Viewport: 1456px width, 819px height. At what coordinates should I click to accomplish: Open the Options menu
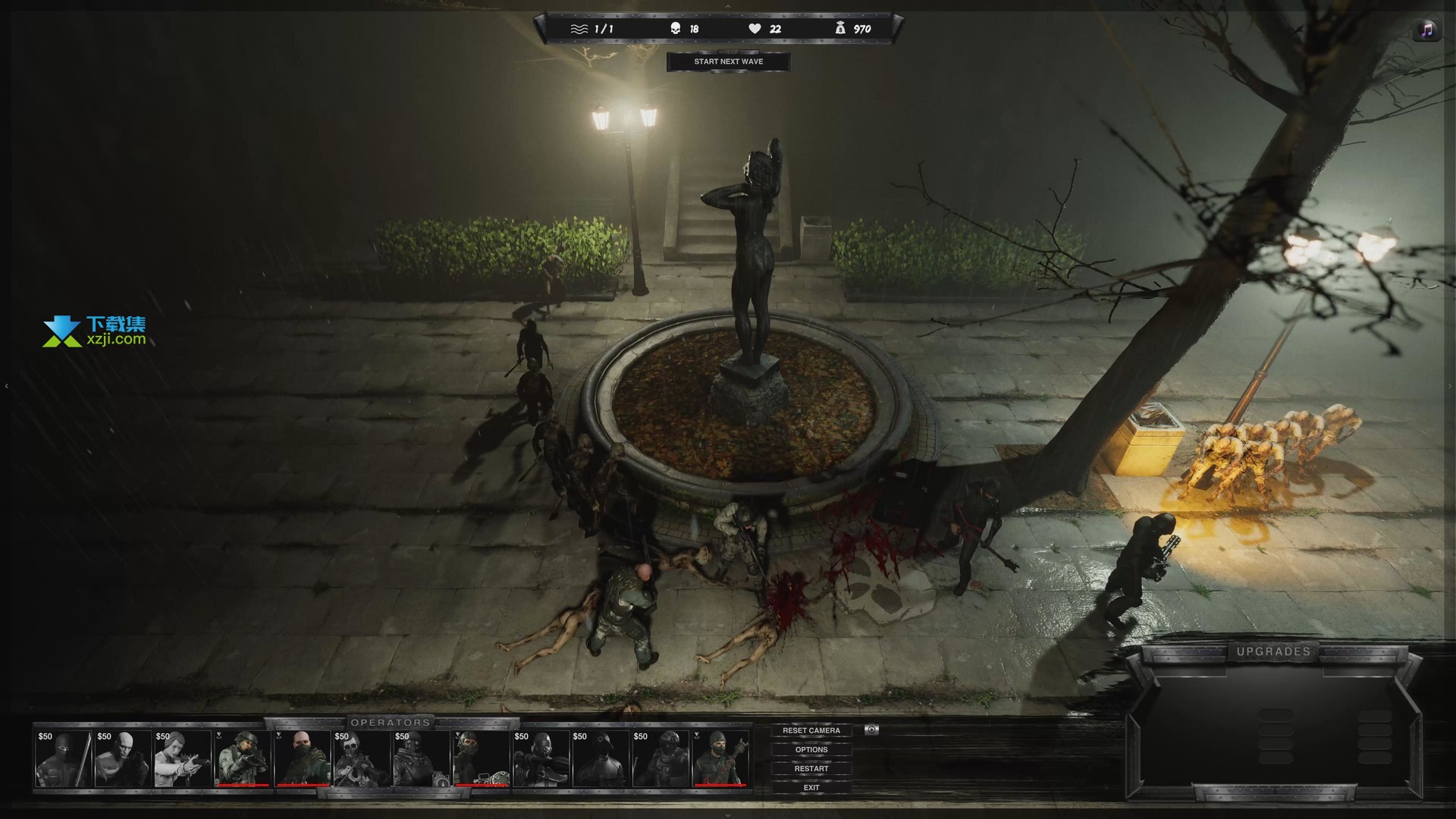(811, 749)
